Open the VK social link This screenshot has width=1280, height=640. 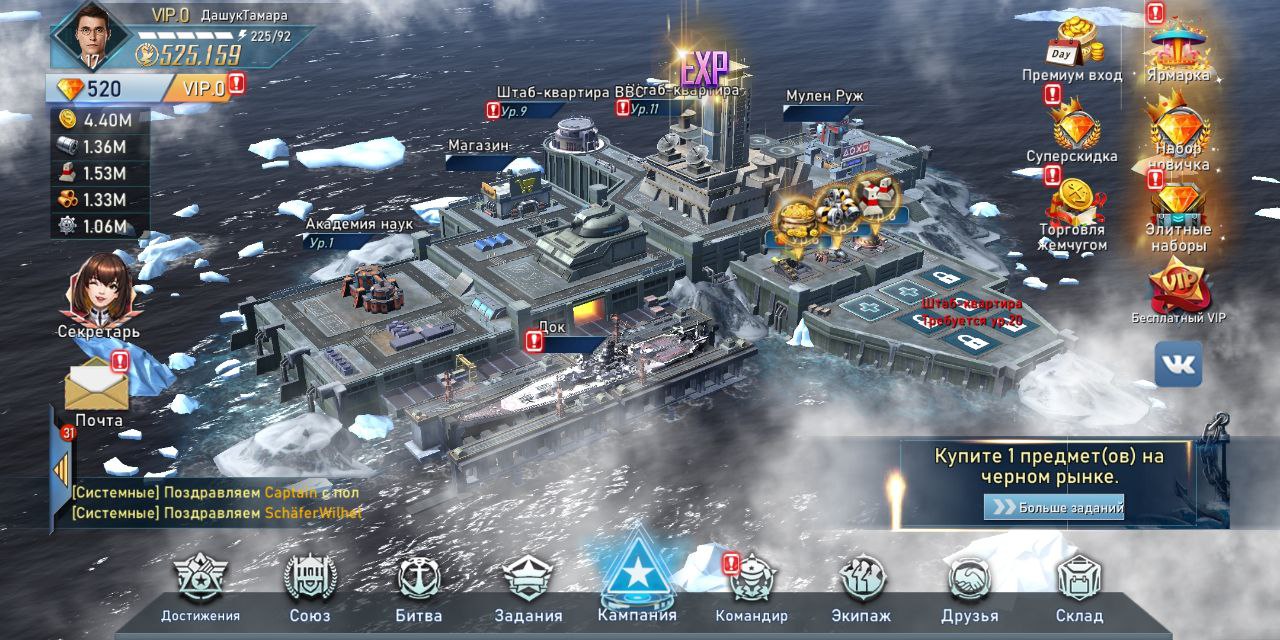click(x=1178, y=364)
